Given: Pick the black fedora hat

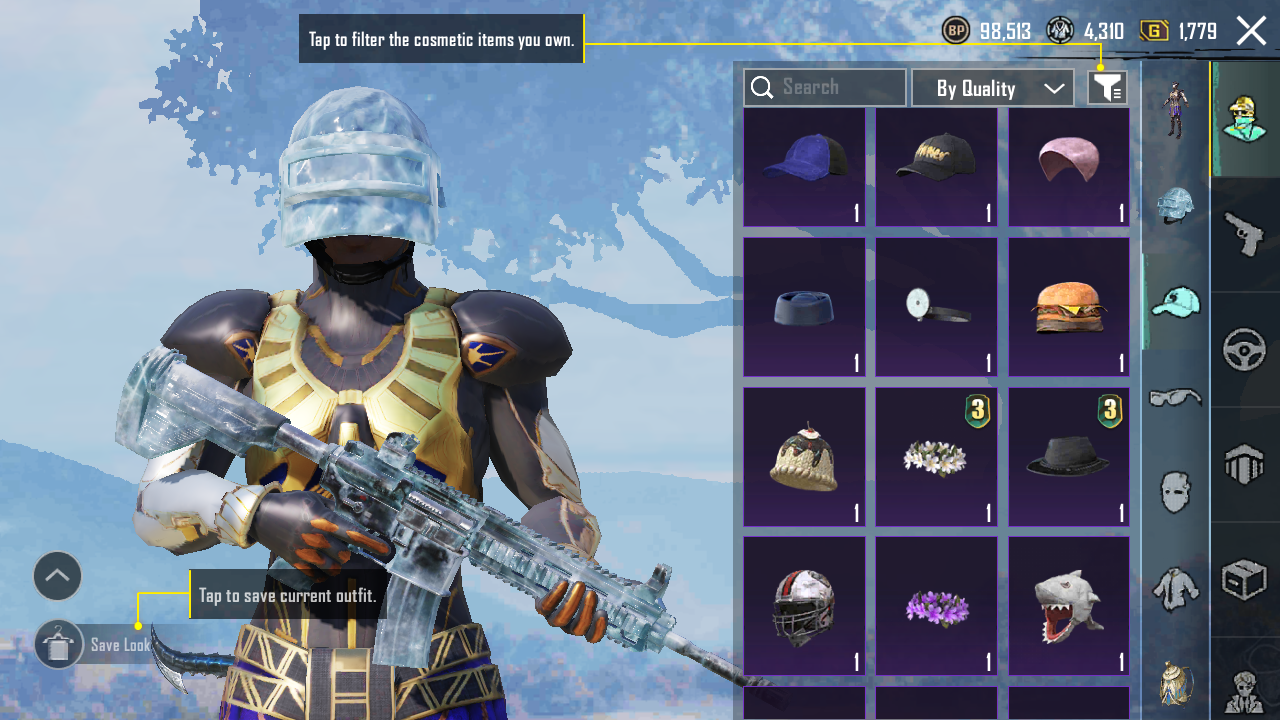Looking at the screenshot, I should tap(1068, 457).
